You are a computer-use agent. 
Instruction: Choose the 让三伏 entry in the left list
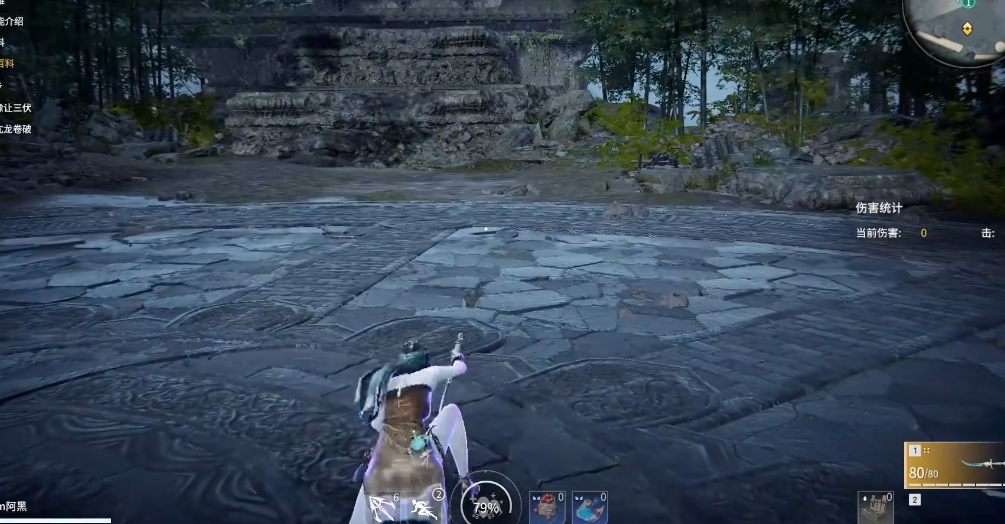pos(14,107)
